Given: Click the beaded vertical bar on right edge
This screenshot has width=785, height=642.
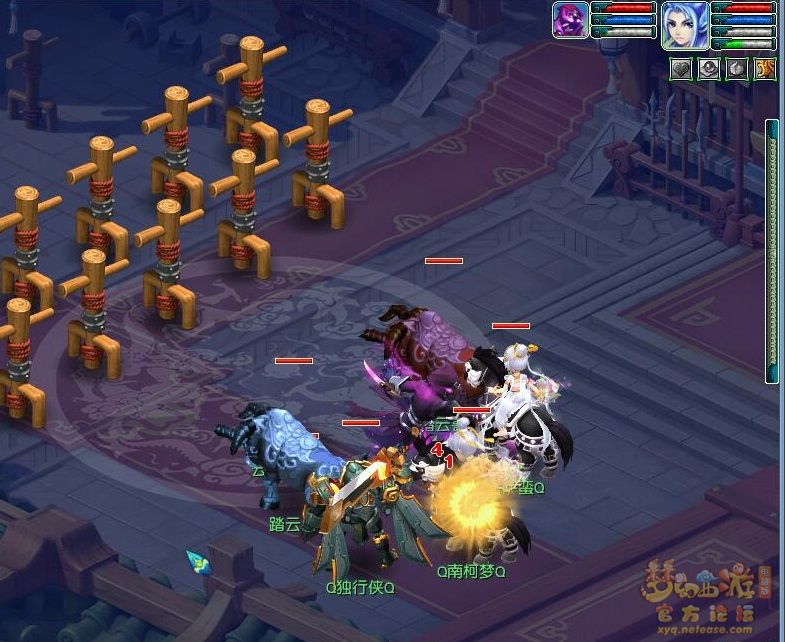Looking at the screenshot, I should (772, 250).
